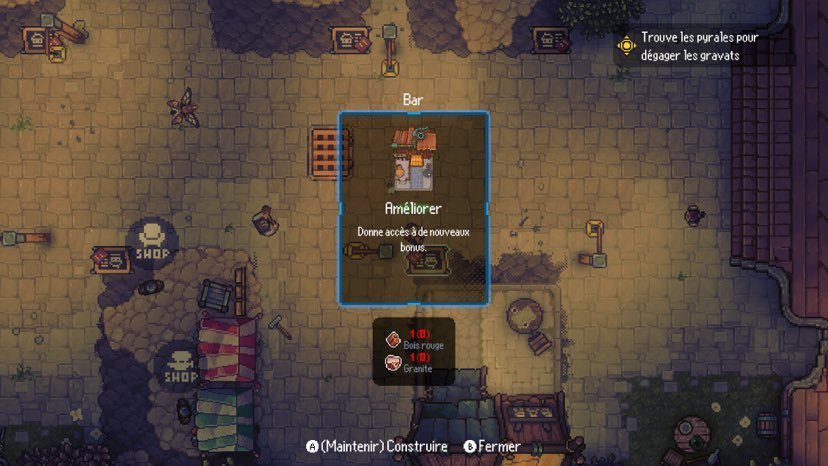828x466 pixels.
Task: Select the Bar Améliorer upgrade card
Action: coord(413,207)
